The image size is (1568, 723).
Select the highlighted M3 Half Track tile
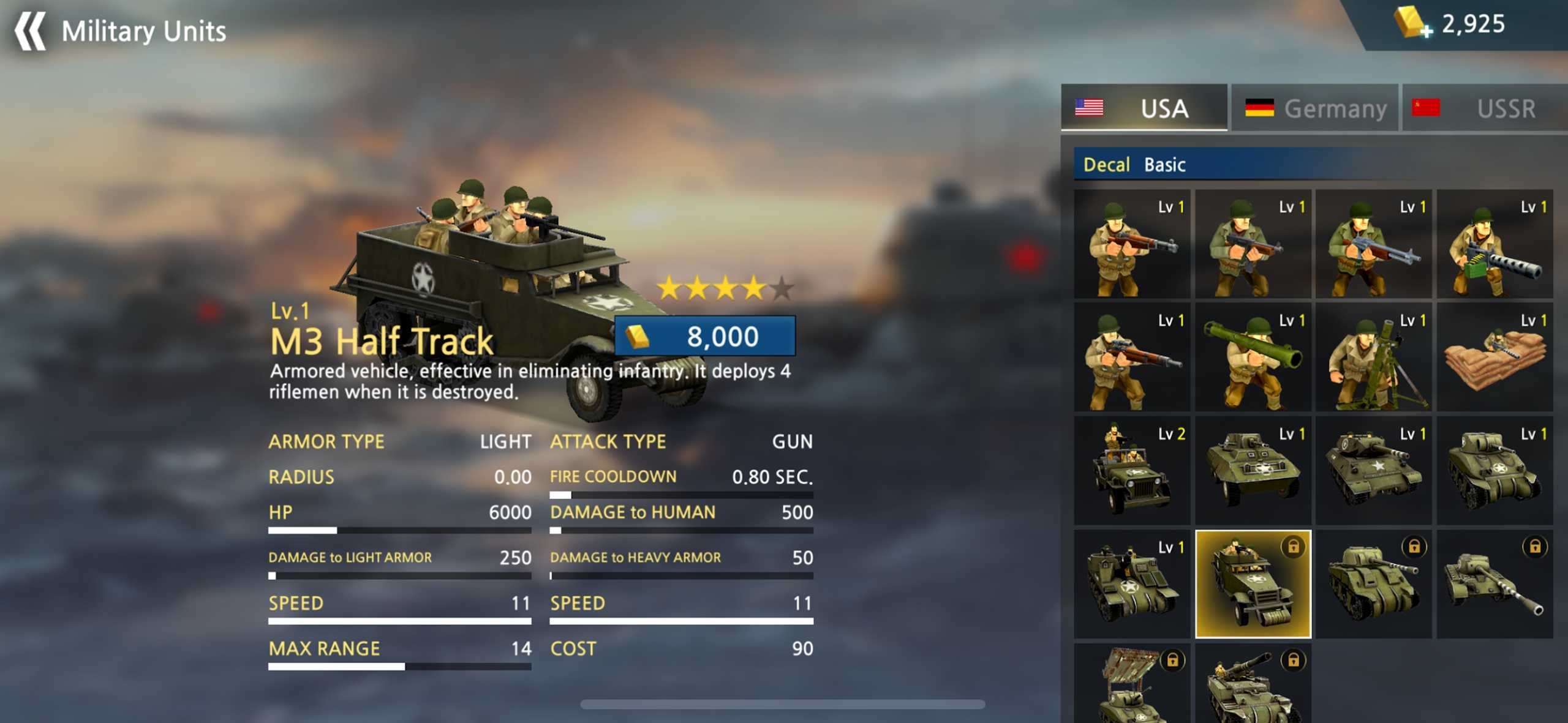(x=1253, y=585)
